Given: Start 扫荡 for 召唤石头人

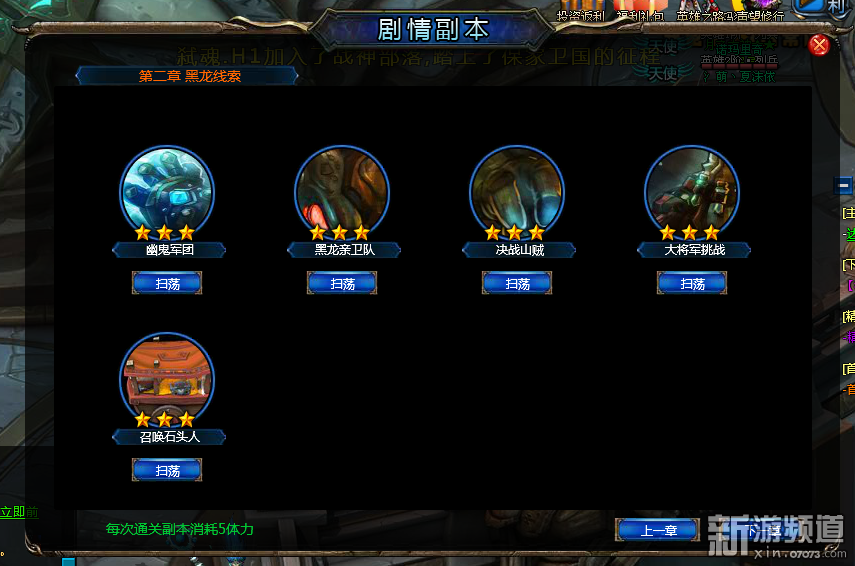Looking at the screenshot, I should (167, 470).
